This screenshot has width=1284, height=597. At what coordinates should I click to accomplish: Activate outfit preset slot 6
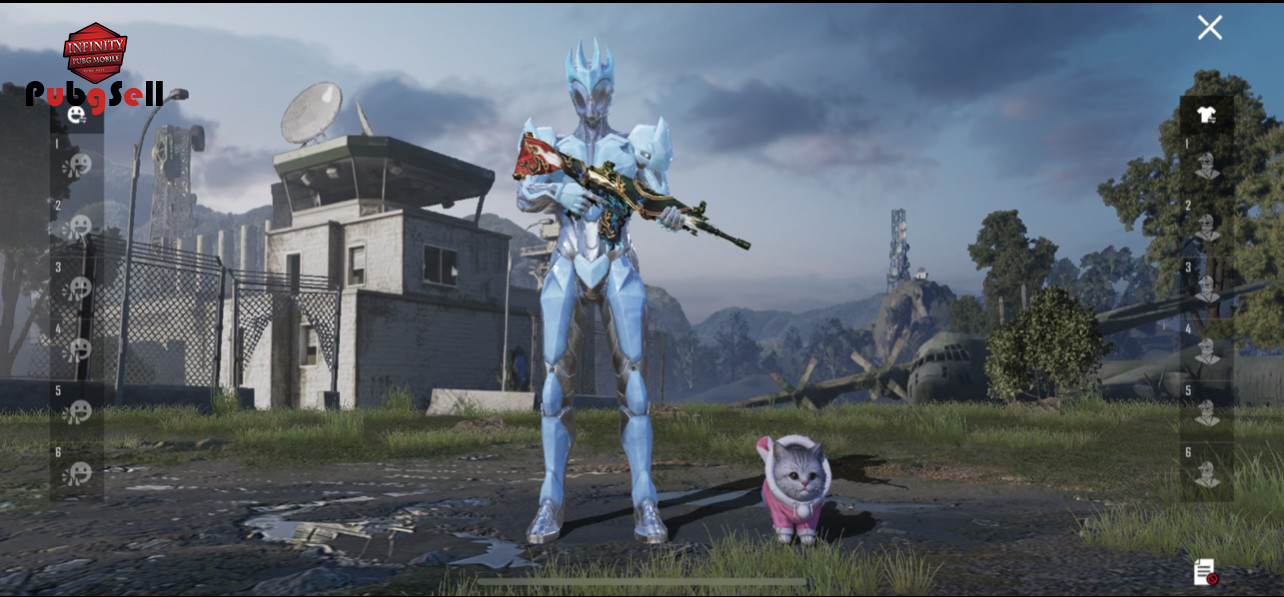[x=1207, y=473]
